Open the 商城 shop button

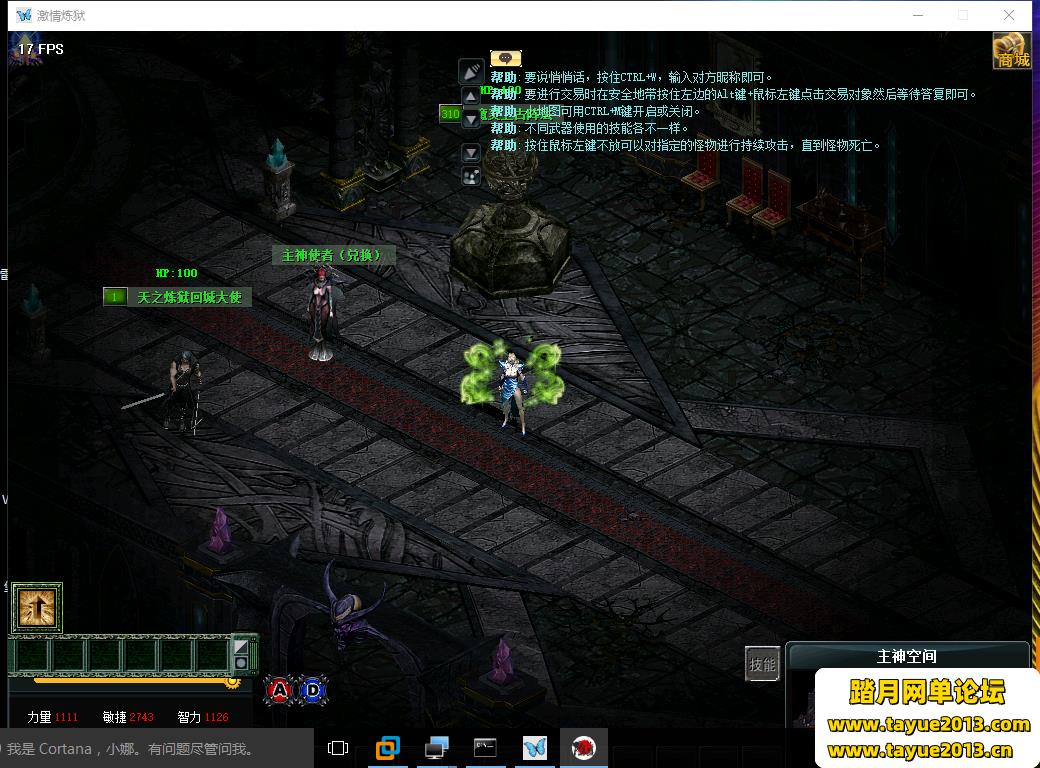pos(1012,50)
